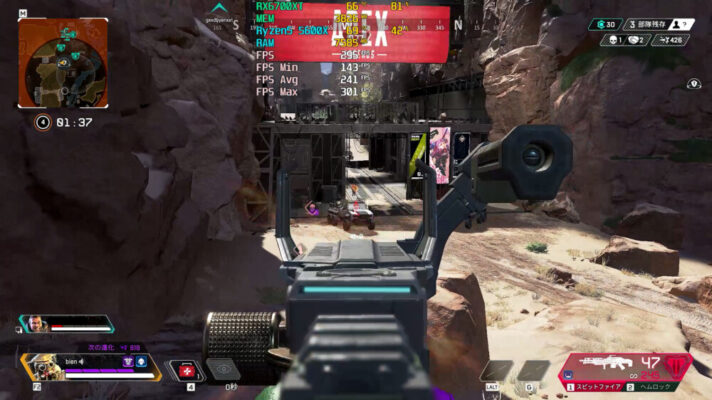Viewport: 712px width, 400px height.
Task: Use the red health kit item
Action: 185,371
